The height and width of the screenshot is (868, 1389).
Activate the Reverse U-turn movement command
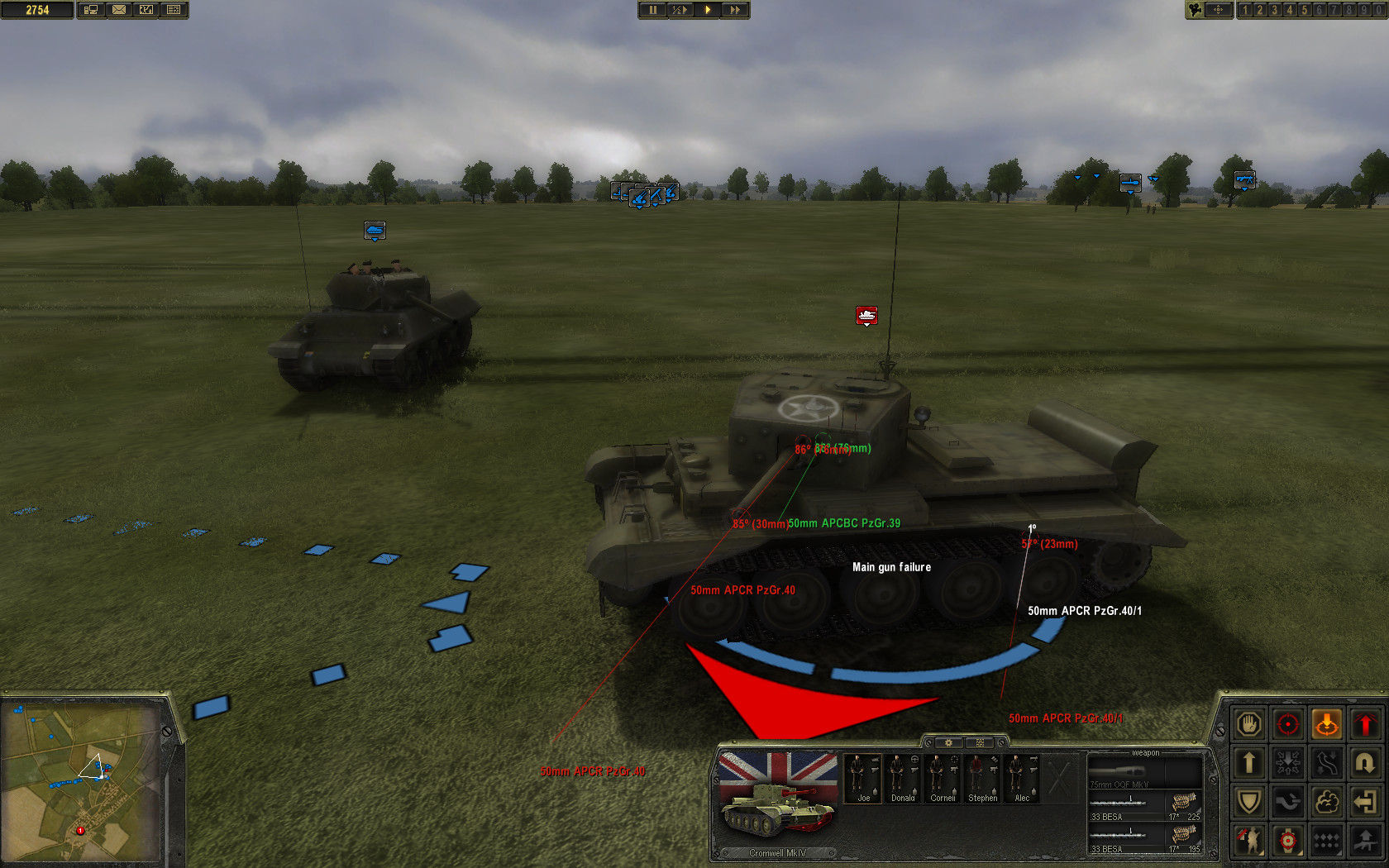1366,762
